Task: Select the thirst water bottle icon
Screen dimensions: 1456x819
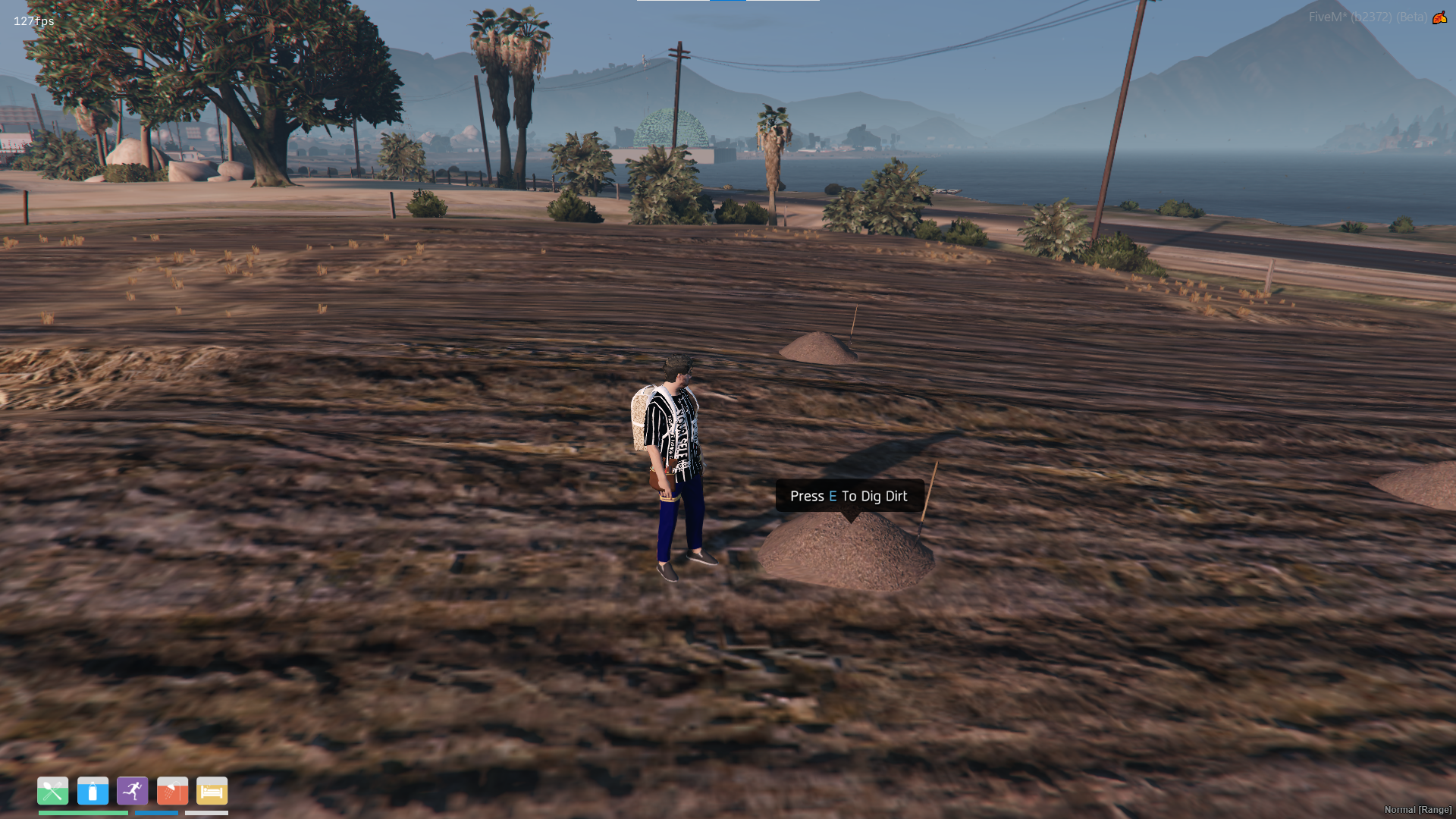Action: 93,791
